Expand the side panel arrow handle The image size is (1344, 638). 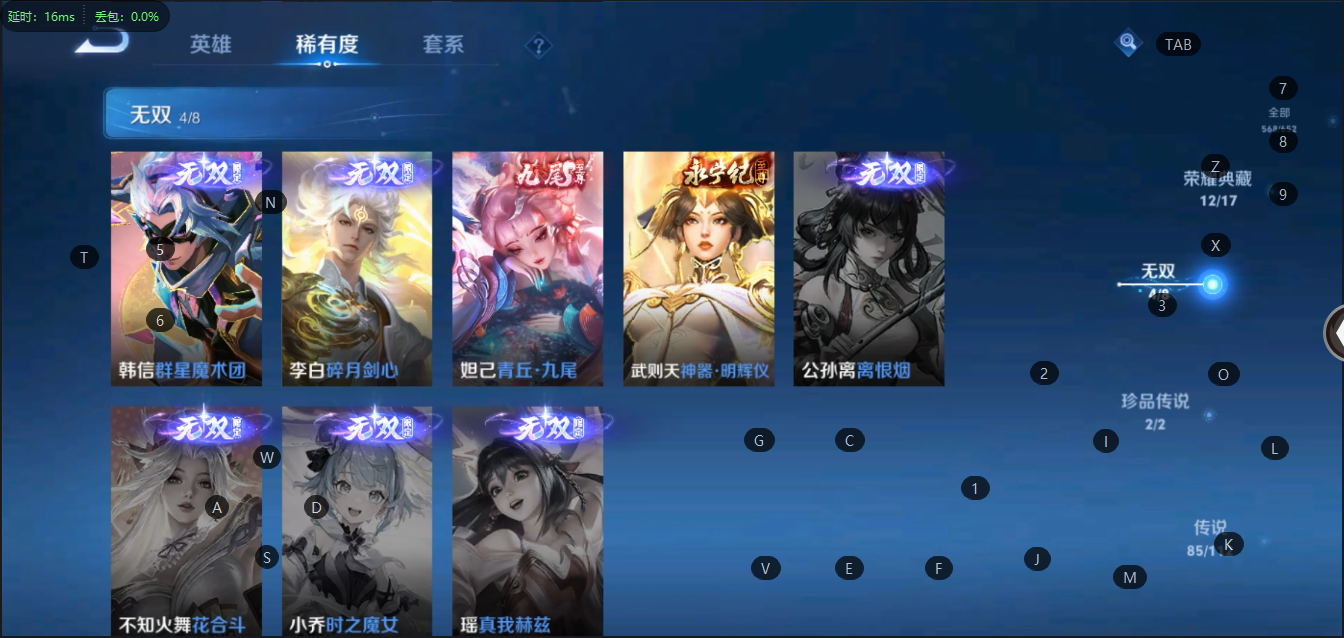click(x=1333, y=333)
